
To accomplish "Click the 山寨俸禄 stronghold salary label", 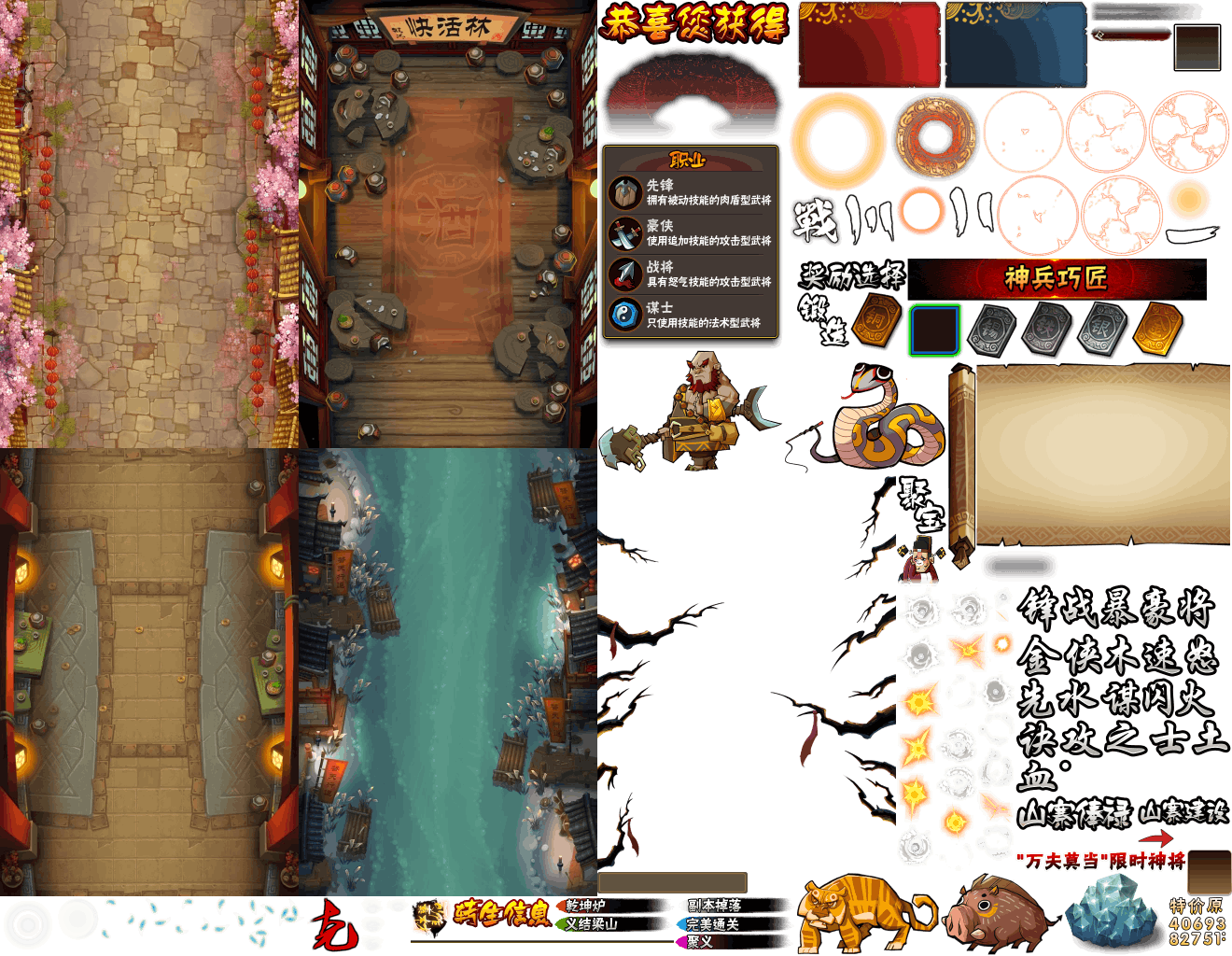I will point(1073,814).
